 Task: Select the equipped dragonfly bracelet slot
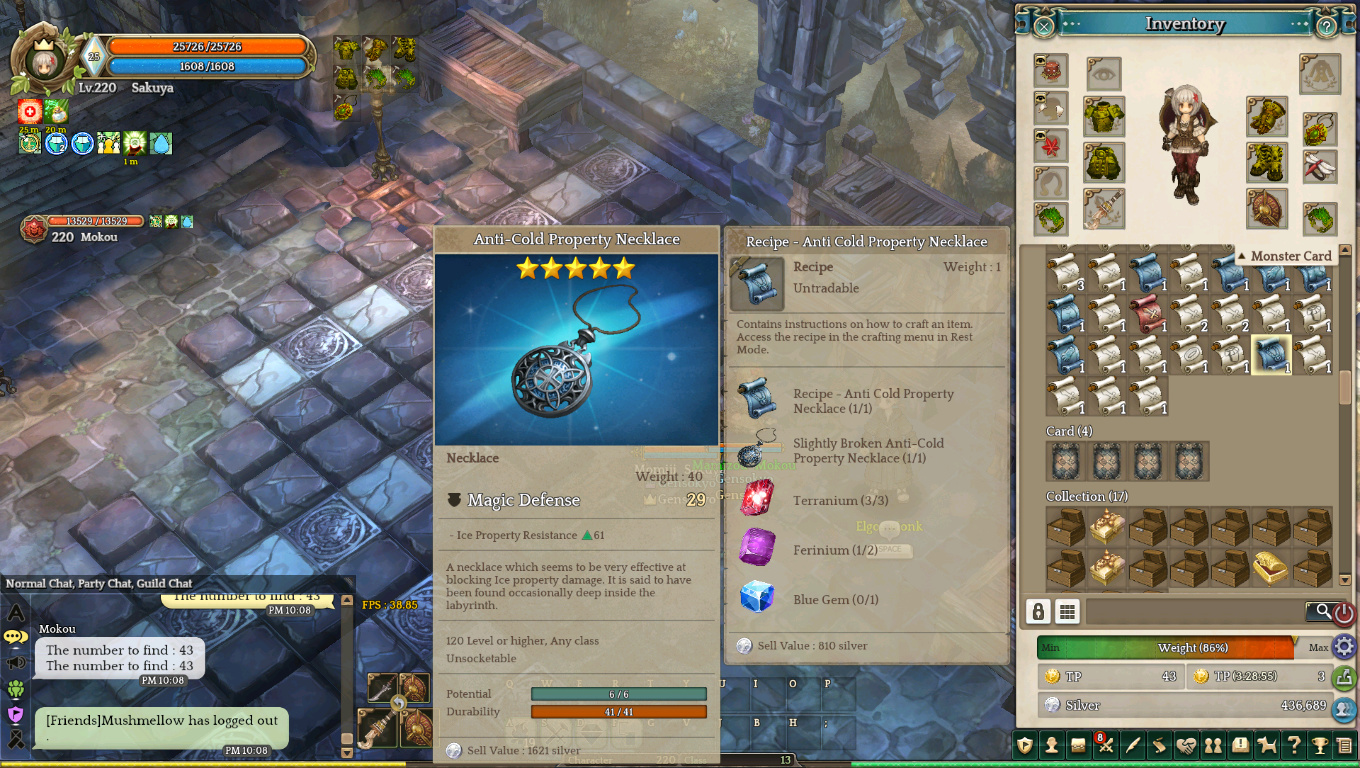pyautogui.click(x=1320, y=166)
